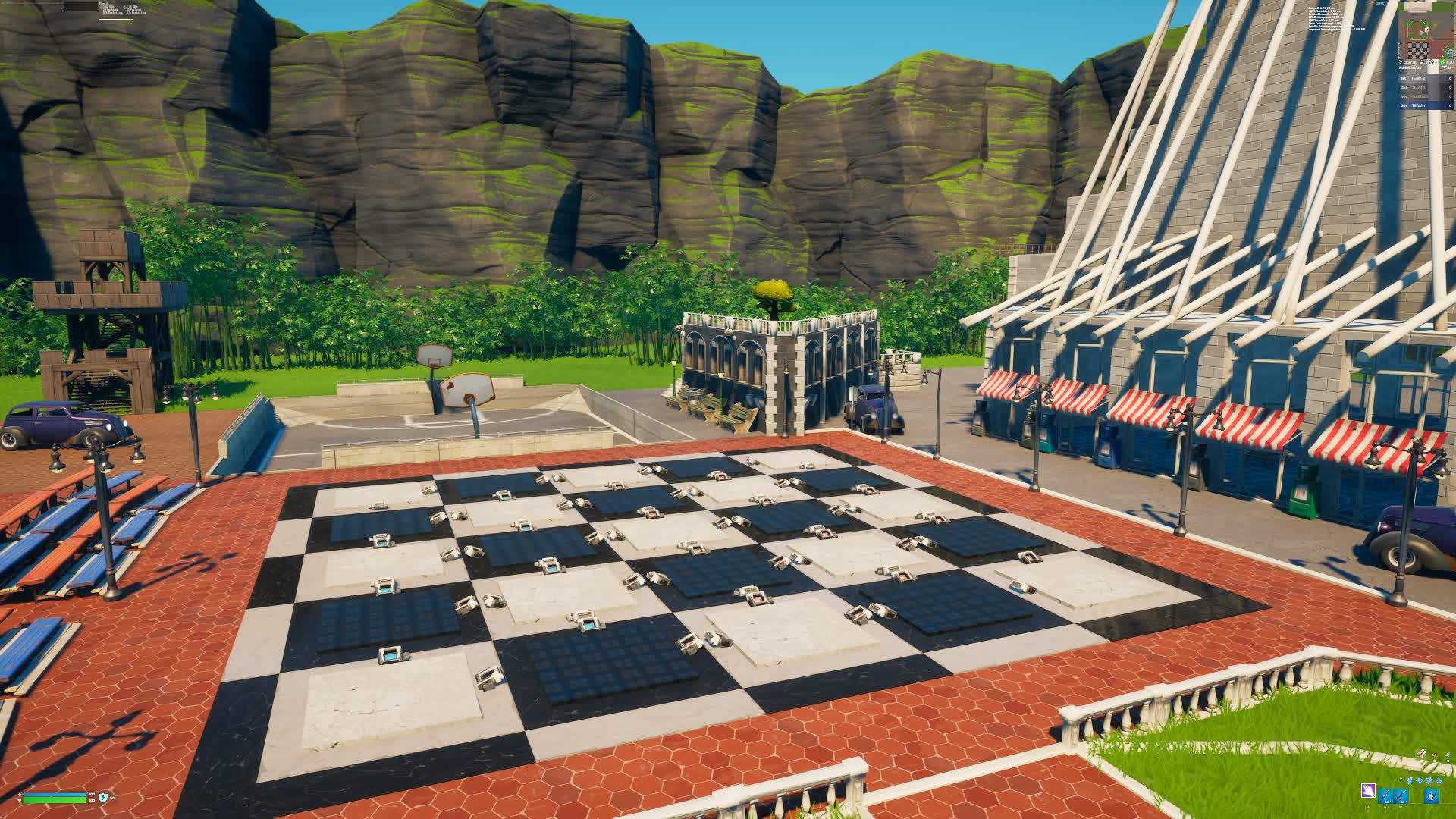Expand the third-place team row in the scoreboard
Viewport: 1456px width, 819px height.
pyautogui.click(x=1415, y=97)
